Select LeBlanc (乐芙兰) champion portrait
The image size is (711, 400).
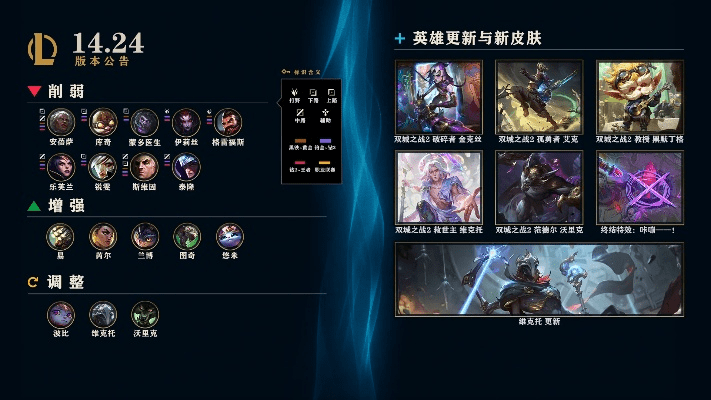point(62,166)
